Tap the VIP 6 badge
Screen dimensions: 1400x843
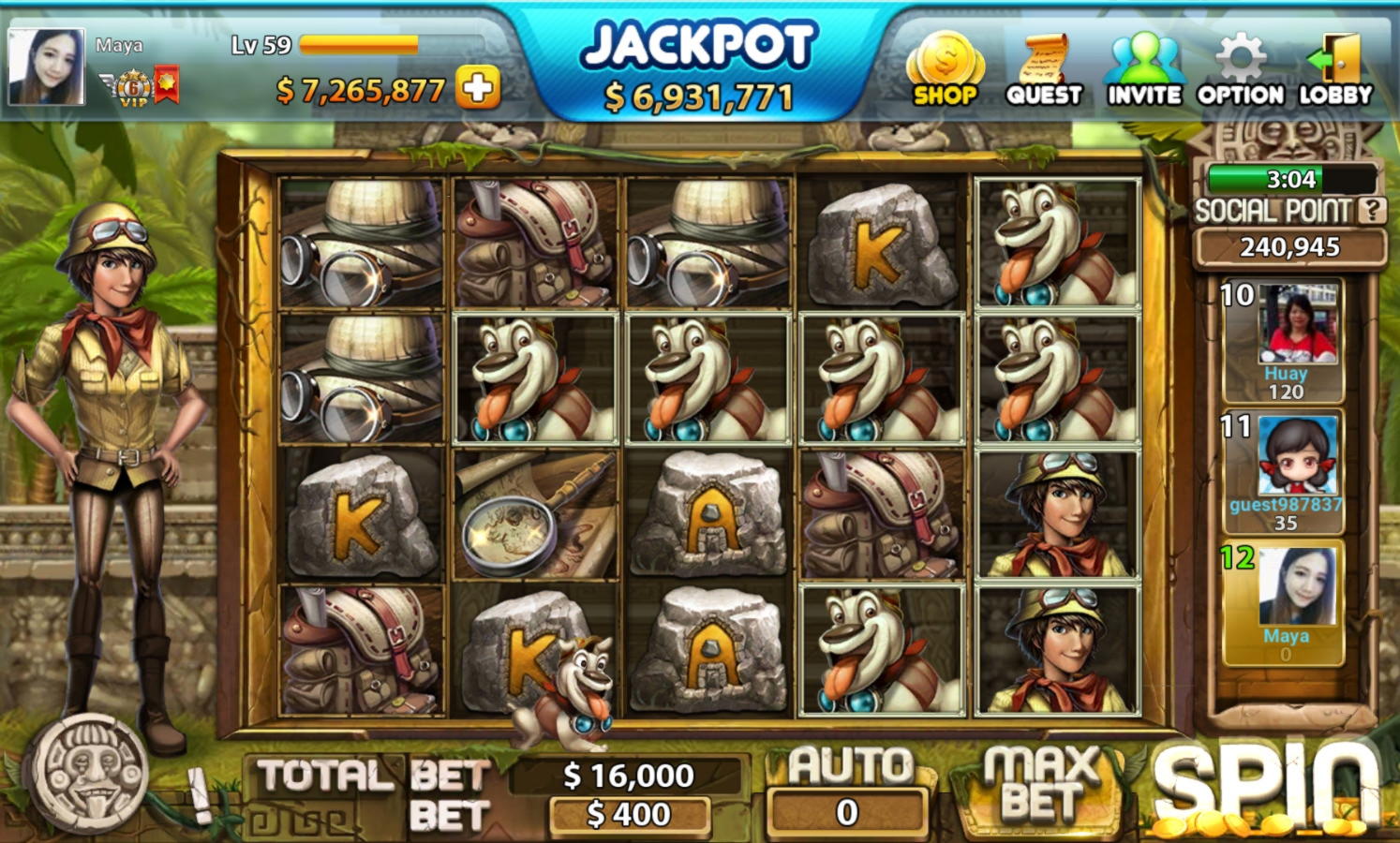pyautogui.click(x=134, y=89)
